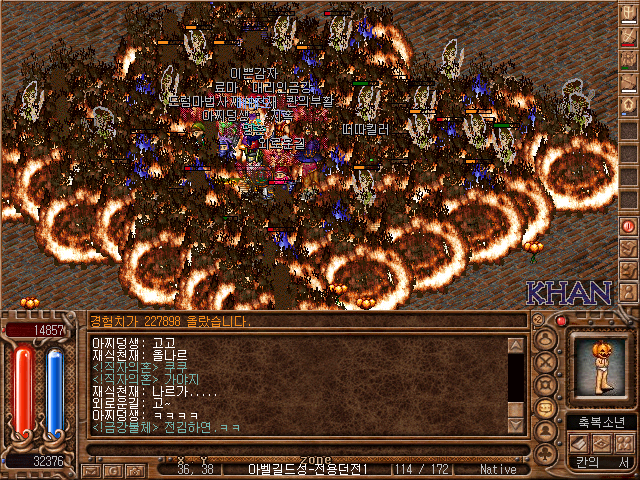Click the red gem above the portrait
The height and width of the screenshot is (480, 640).
tap(561, 321)
